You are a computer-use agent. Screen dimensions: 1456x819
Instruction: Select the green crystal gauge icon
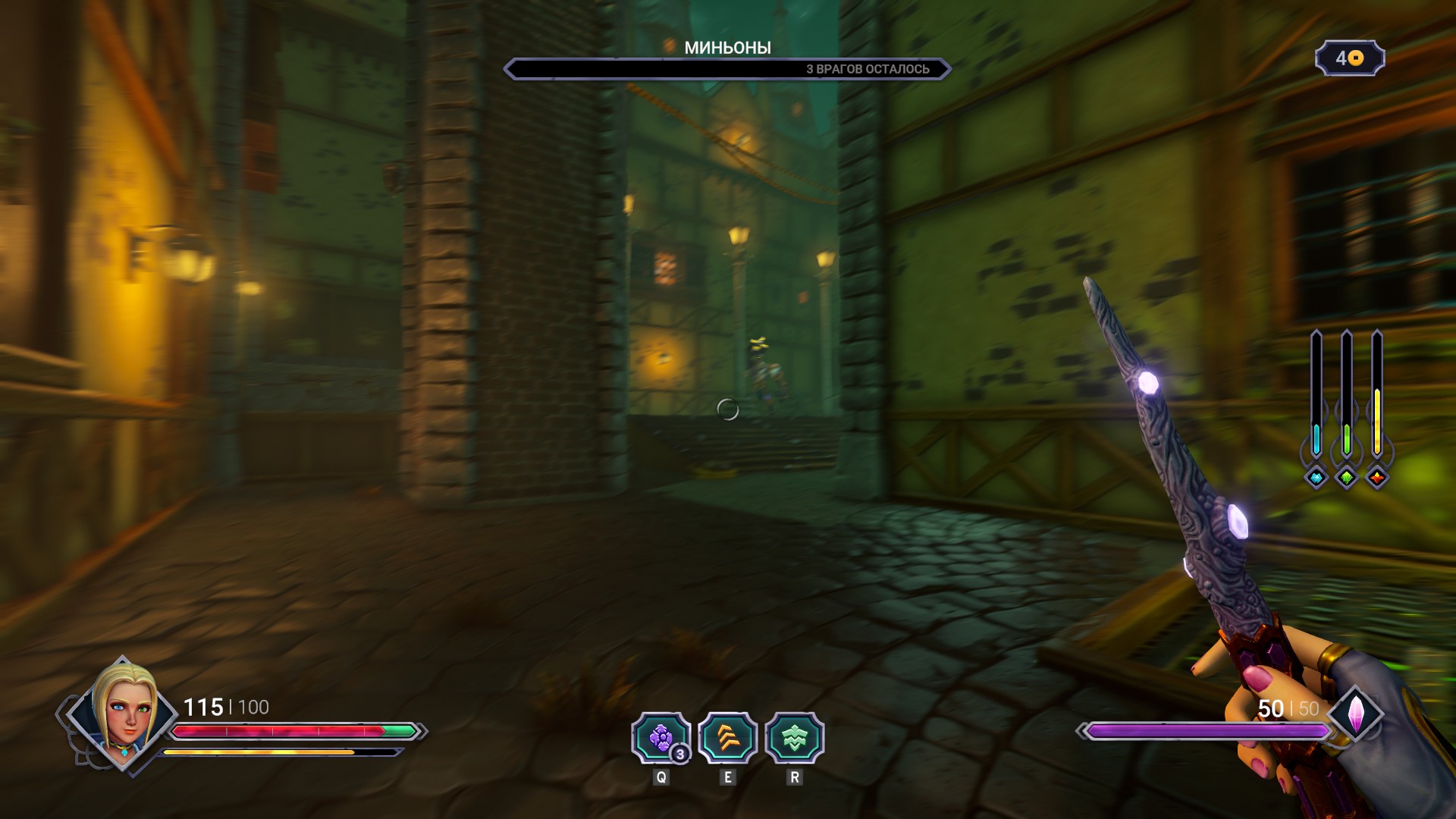(x=1347, y=478)
